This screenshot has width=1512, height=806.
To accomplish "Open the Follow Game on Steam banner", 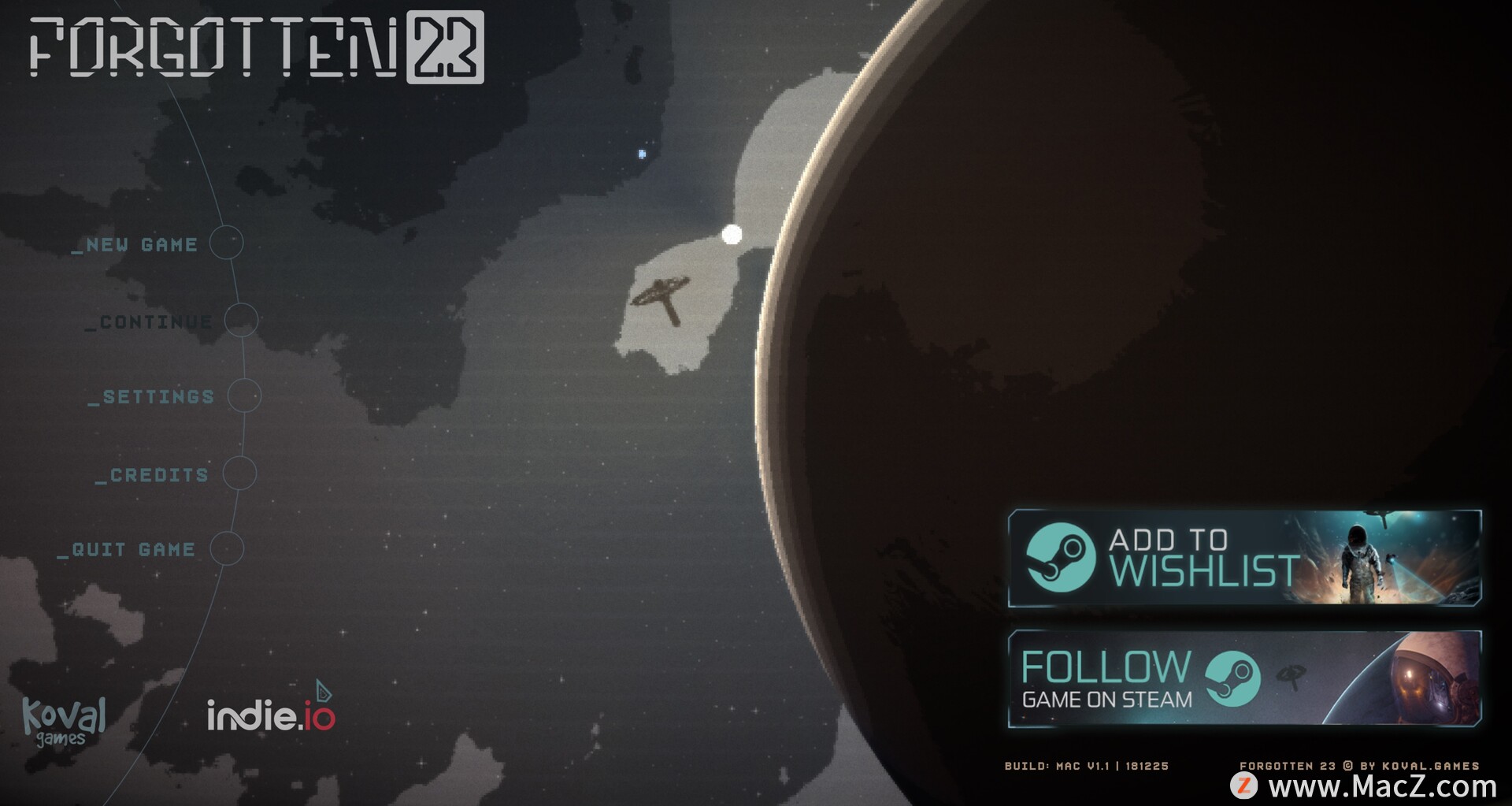I will click(1244, 678).
